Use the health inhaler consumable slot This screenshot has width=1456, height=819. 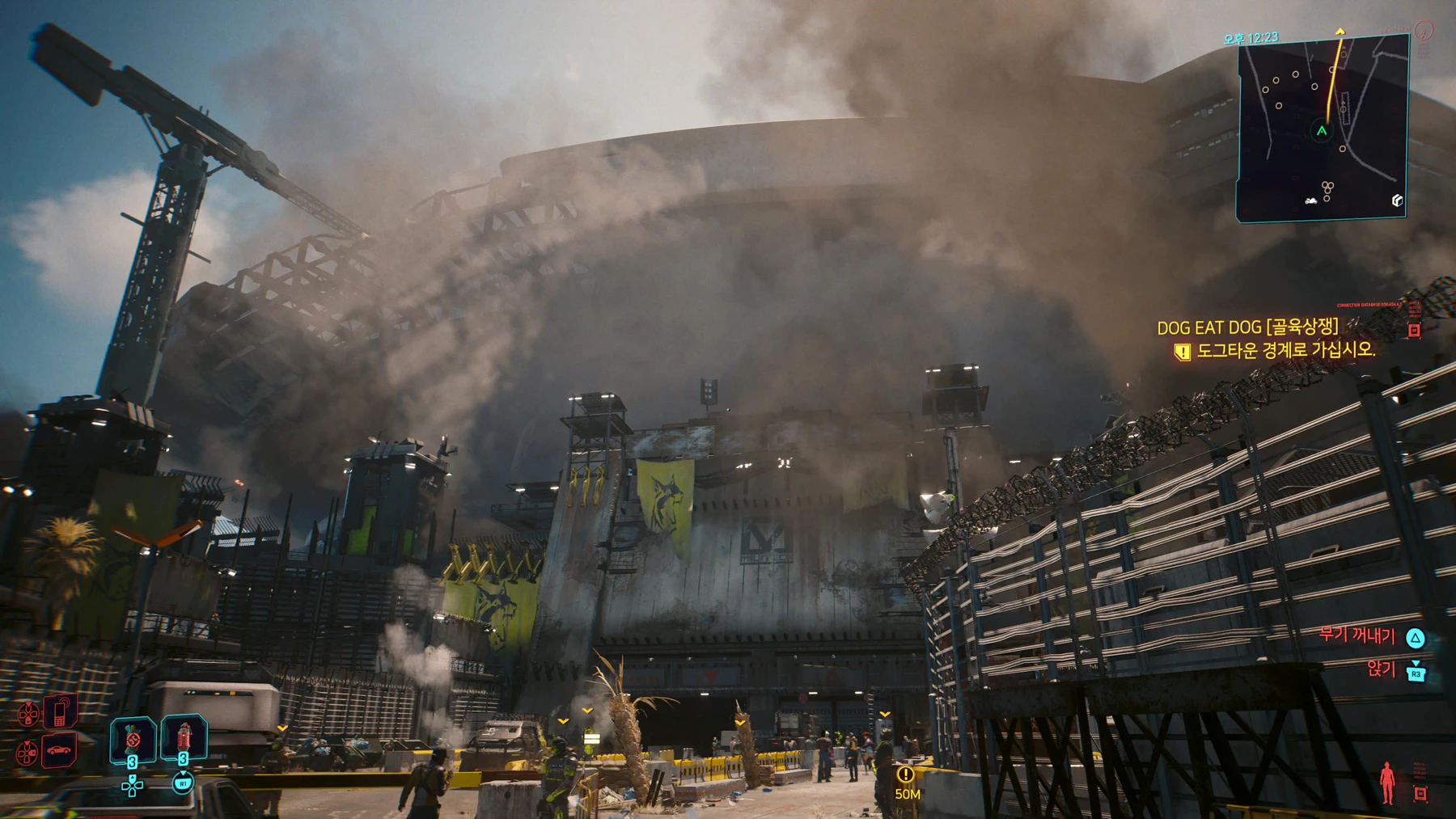pos(133,739)
